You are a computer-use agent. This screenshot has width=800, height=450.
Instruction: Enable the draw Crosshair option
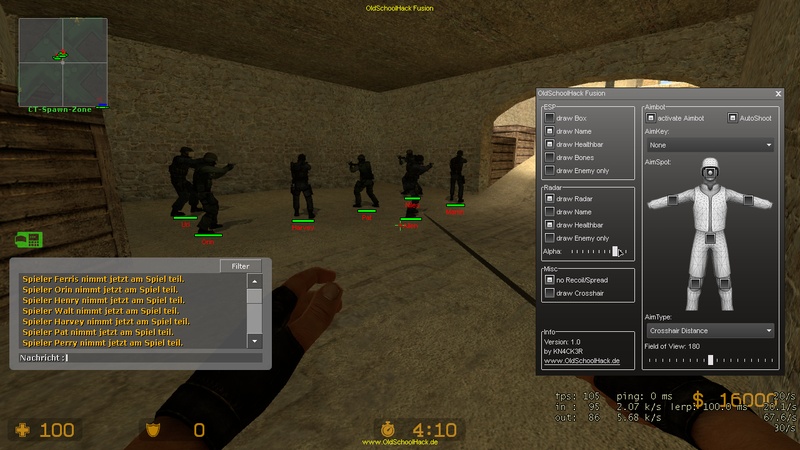550,293
